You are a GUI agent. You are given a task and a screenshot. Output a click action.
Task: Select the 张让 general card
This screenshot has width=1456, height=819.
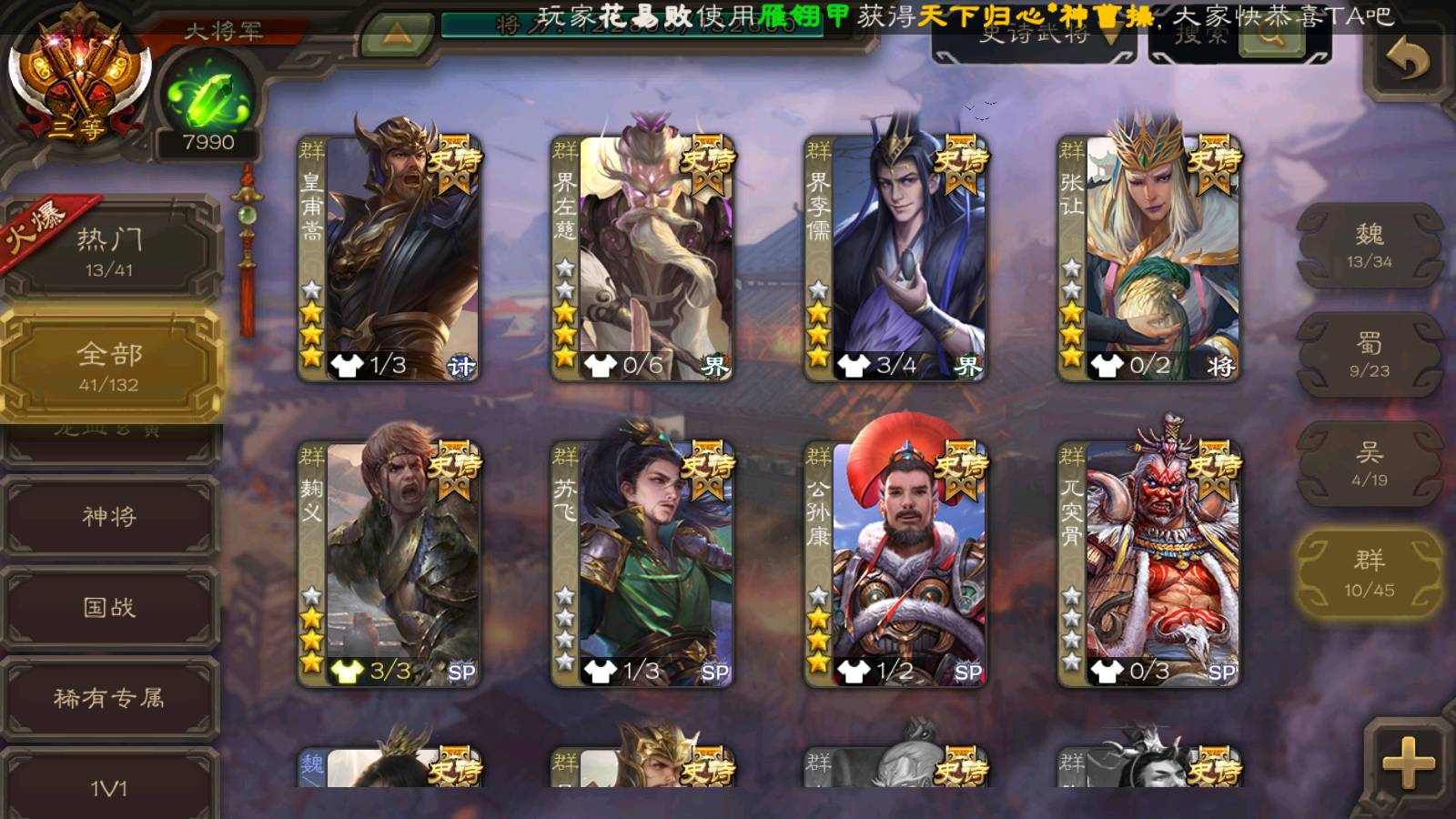(1148, 257)
